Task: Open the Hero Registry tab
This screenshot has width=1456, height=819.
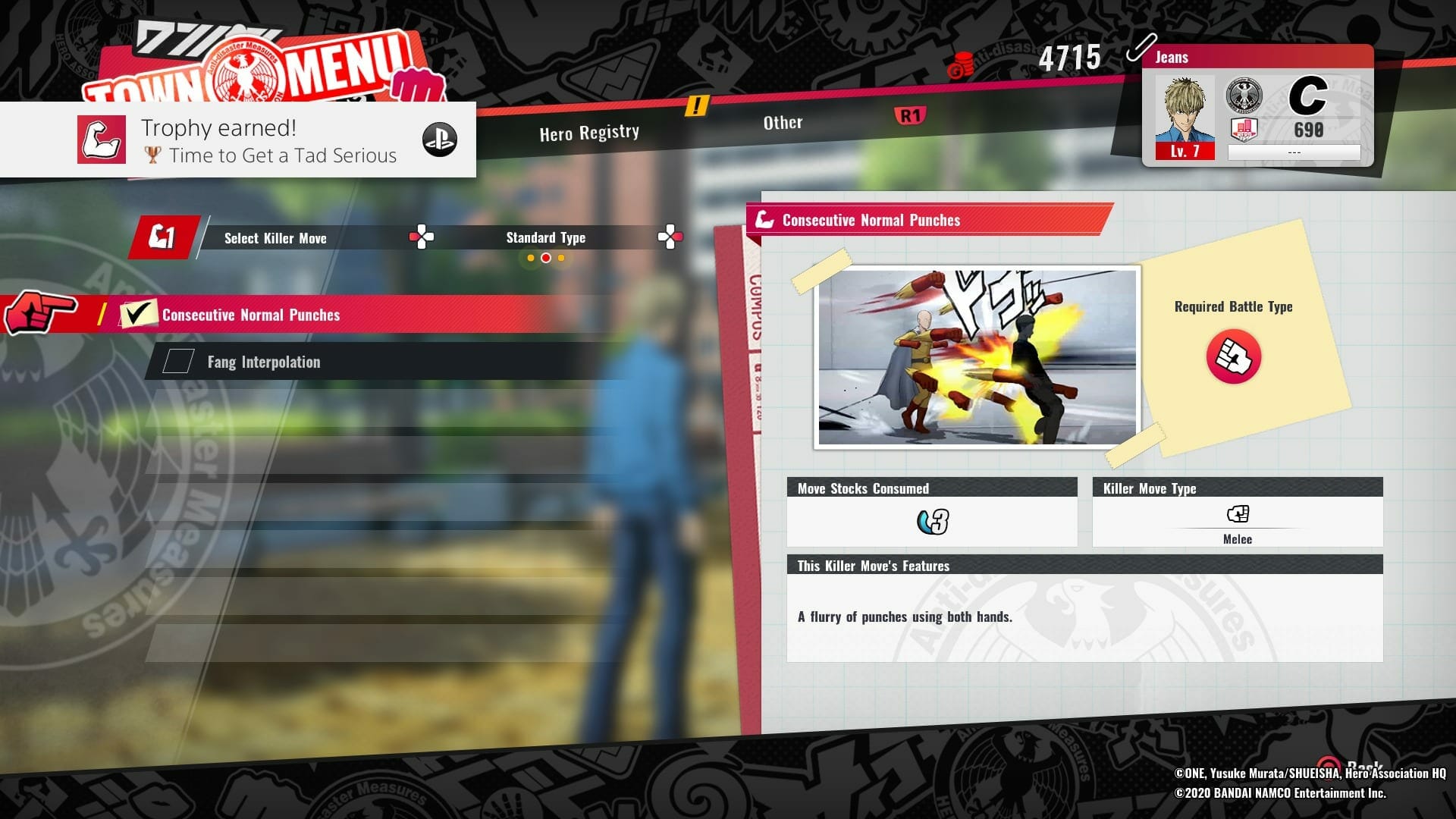Action: pos(589,133)
